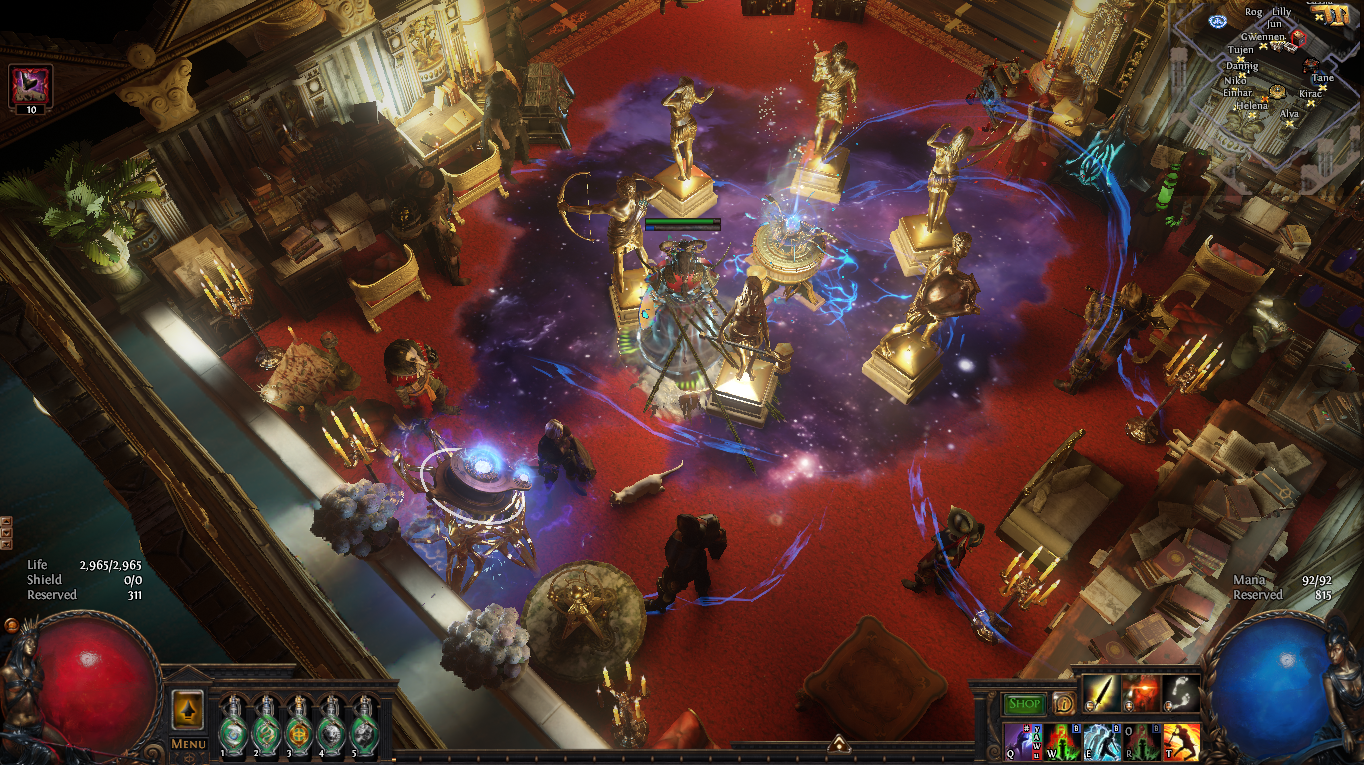1364x765 pixels.
Task: Activate the fiery leap skill on T
Action: pyautogui.click(x=1181, y=742)
